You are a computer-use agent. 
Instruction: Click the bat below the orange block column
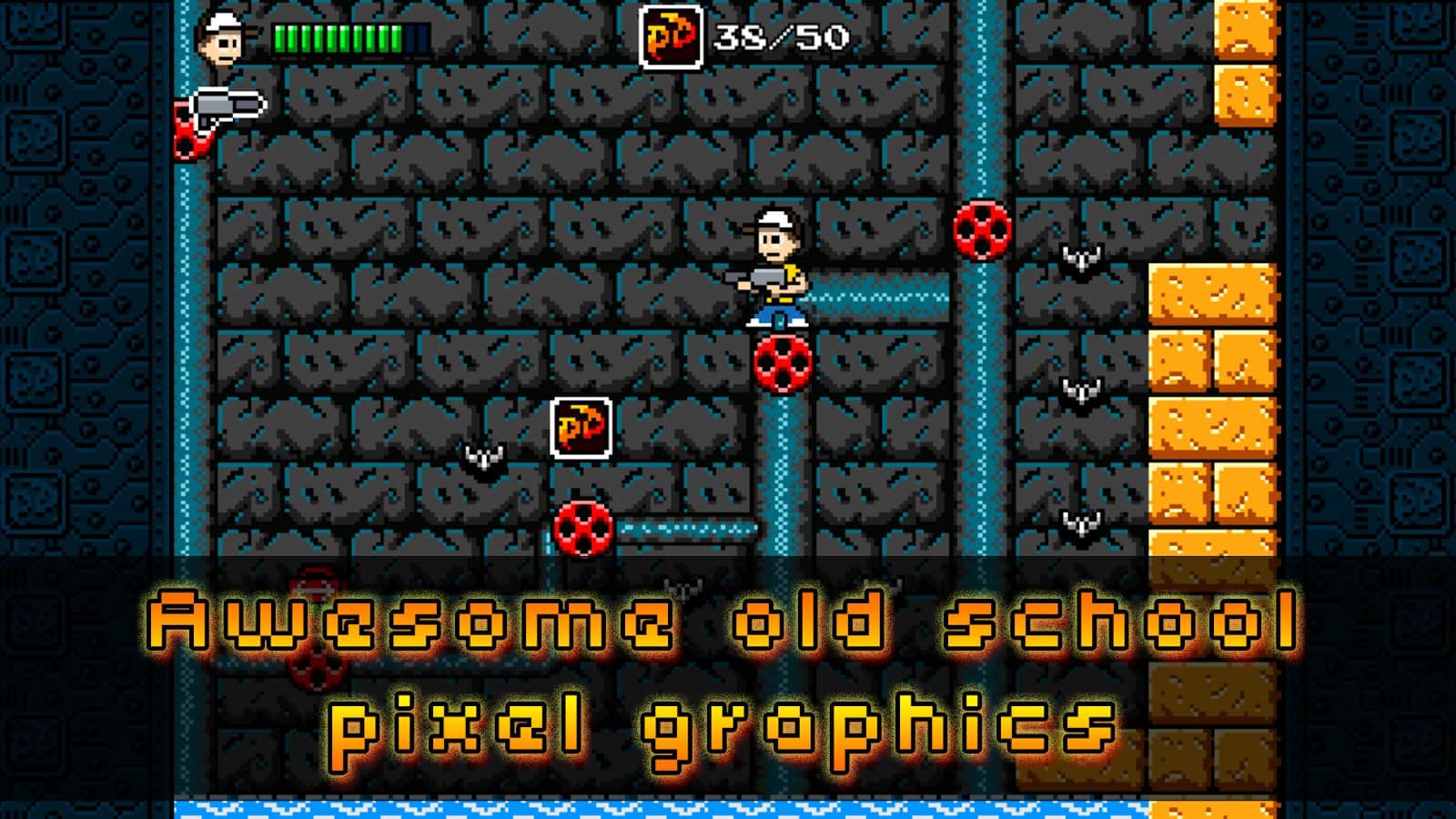[1078, 523]
